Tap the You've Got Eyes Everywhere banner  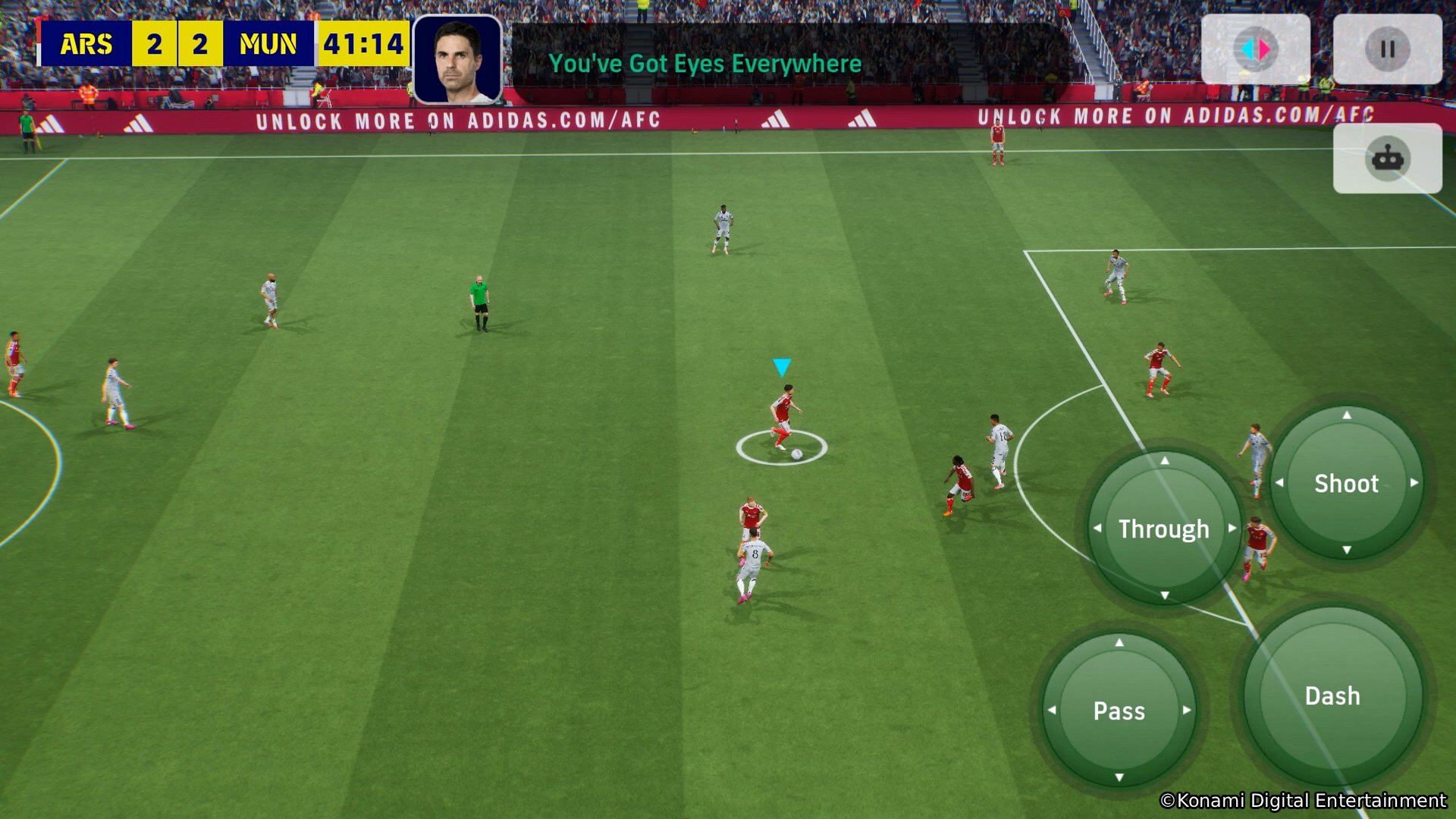[704, 64]
